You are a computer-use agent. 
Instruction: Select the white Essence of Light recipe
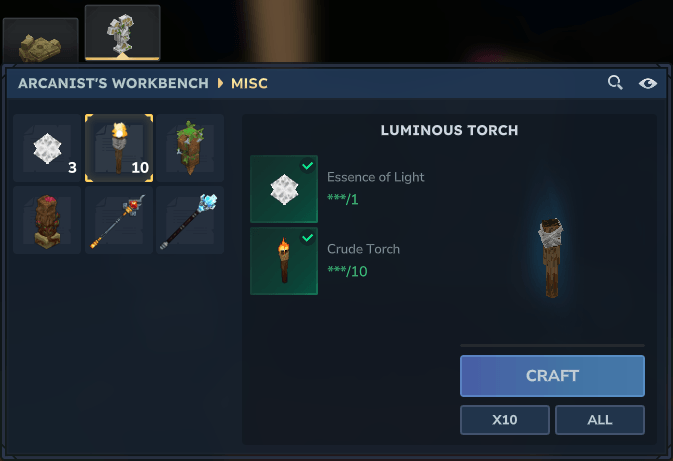coord(47,148)
